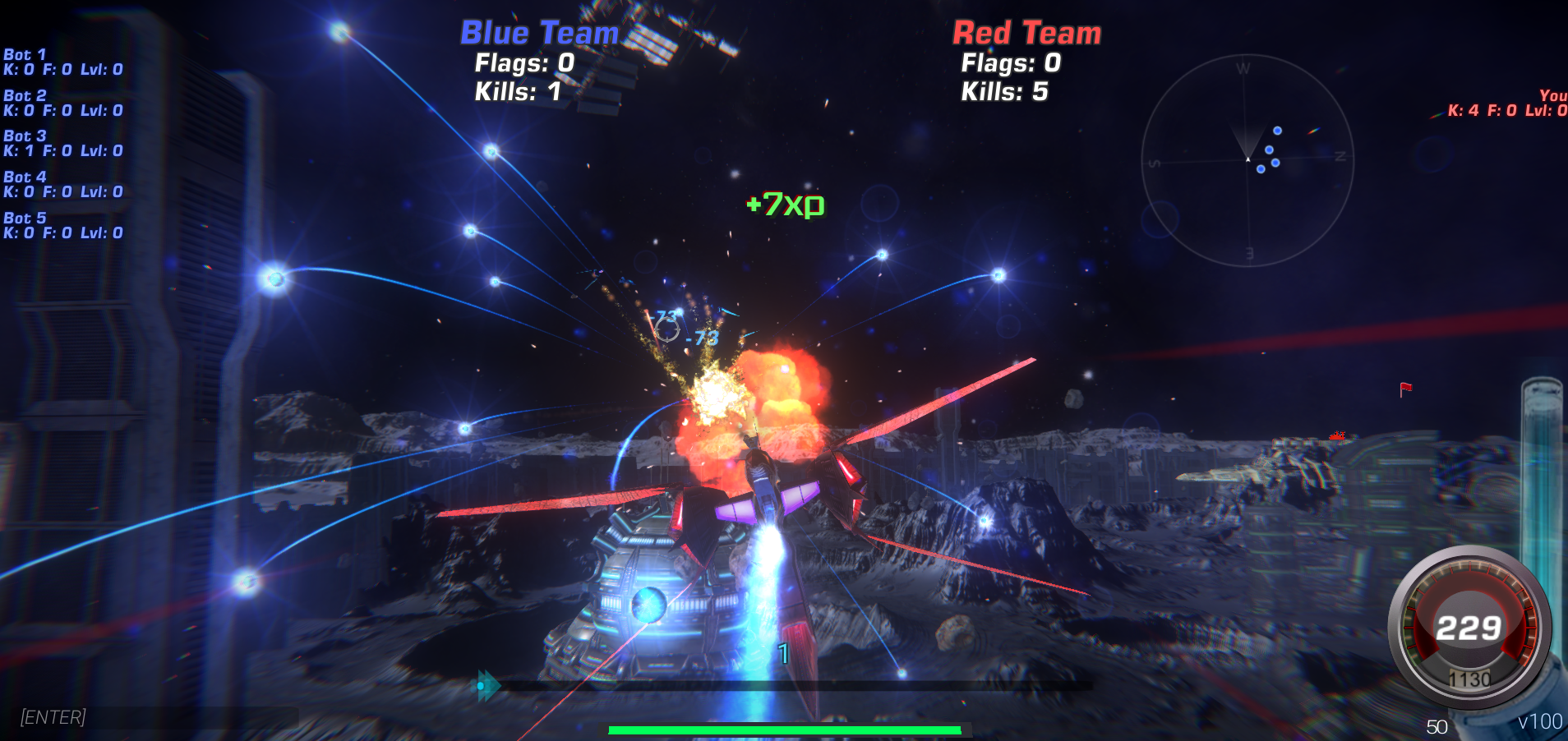
Task: Select the Red Team header
Action: [1026, 33]
